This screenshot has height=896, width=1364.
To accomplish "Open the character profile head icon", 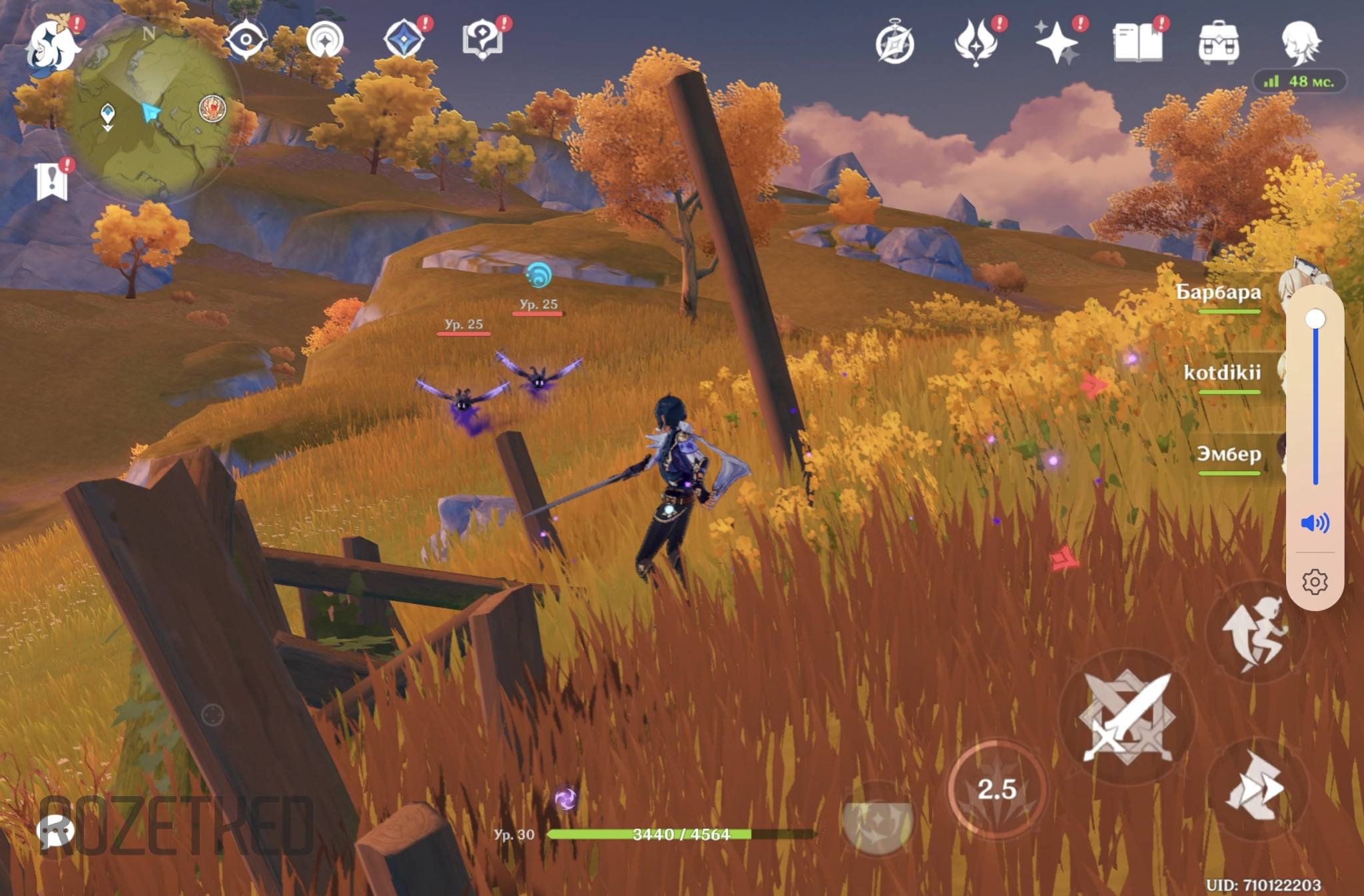I will point(1299,42).
